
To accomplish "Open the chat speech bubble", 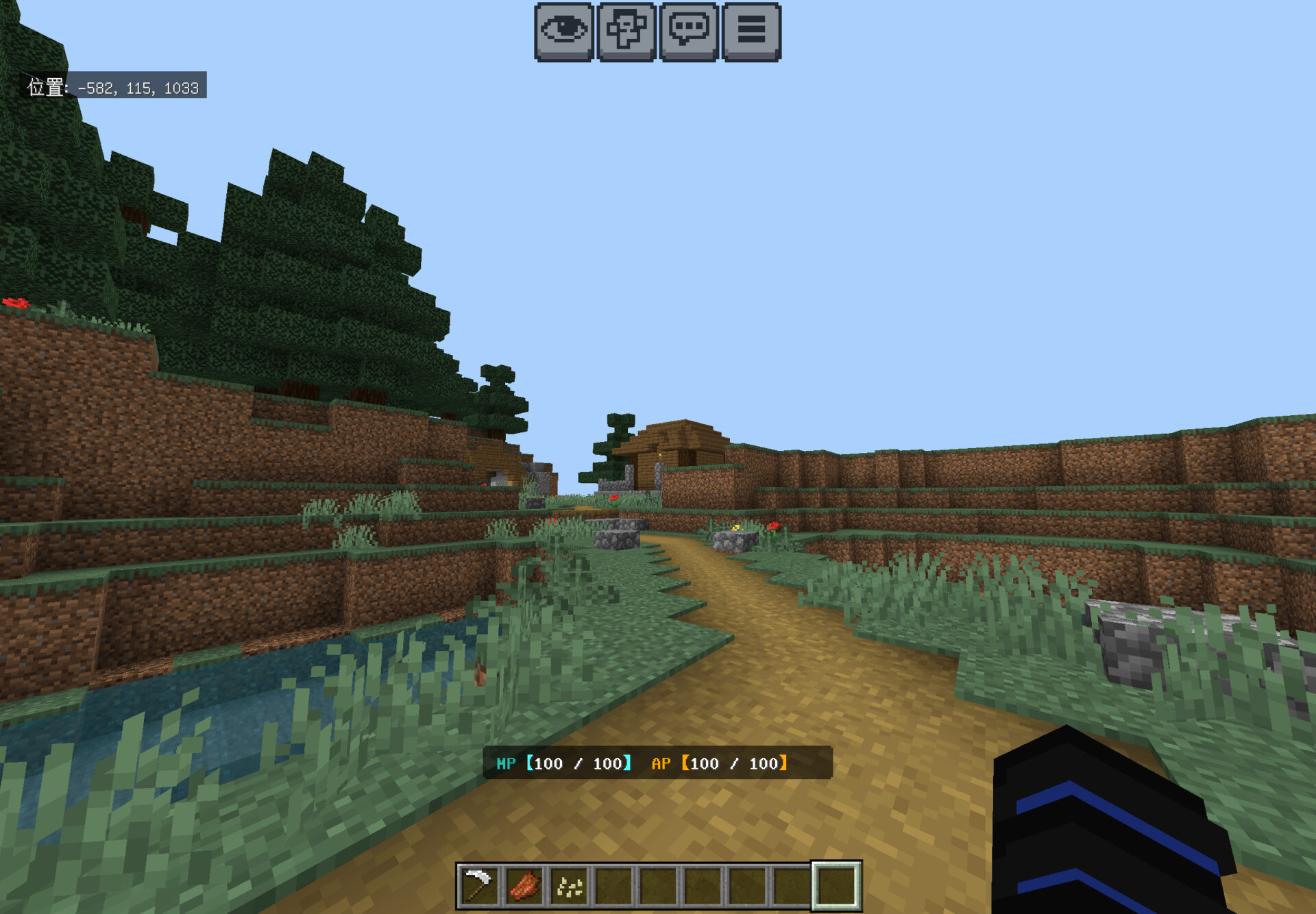I will point(689,32).
